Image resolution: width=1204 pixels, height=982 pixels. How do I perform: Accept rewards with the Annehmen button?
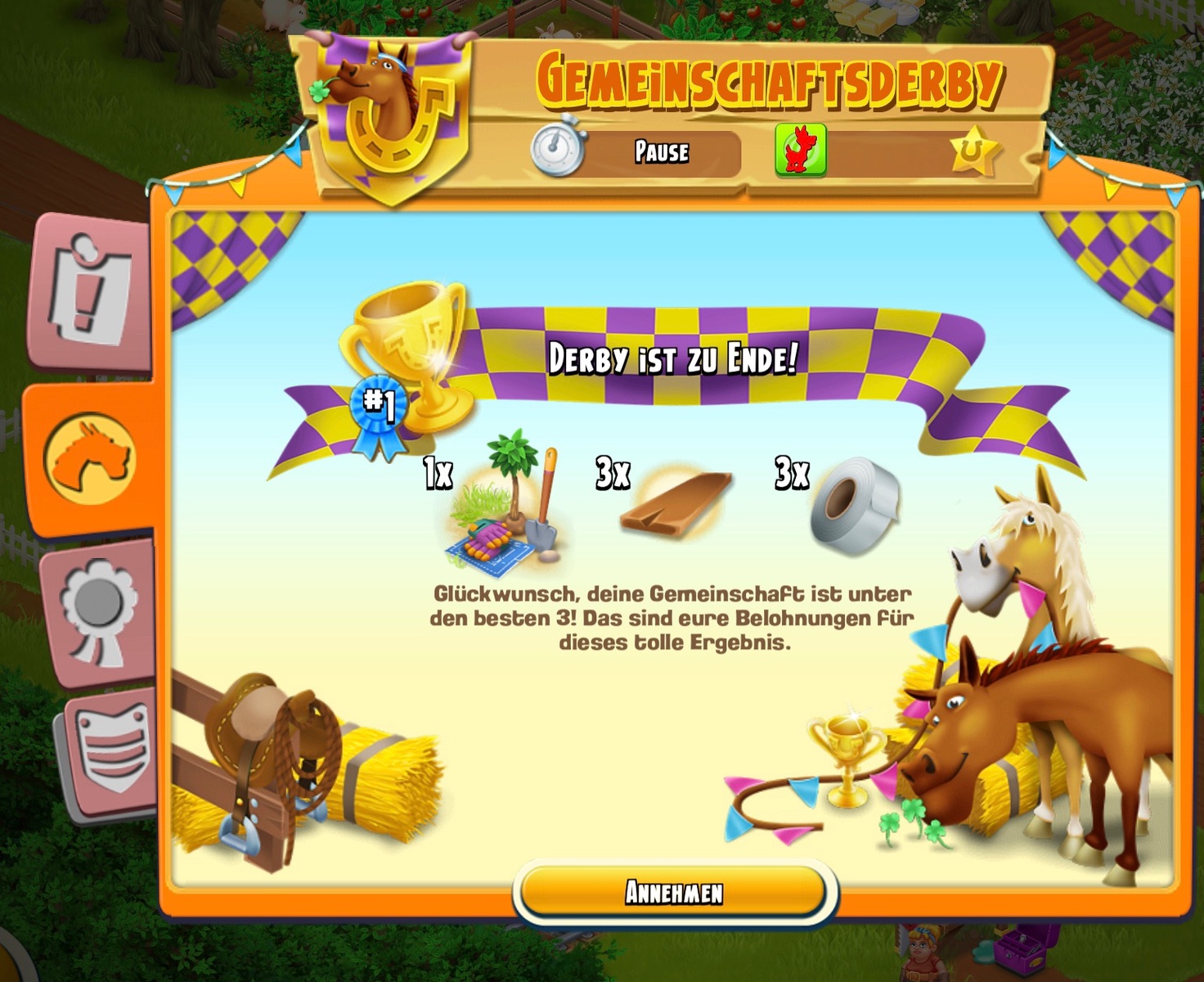click(x=674, y=892)
